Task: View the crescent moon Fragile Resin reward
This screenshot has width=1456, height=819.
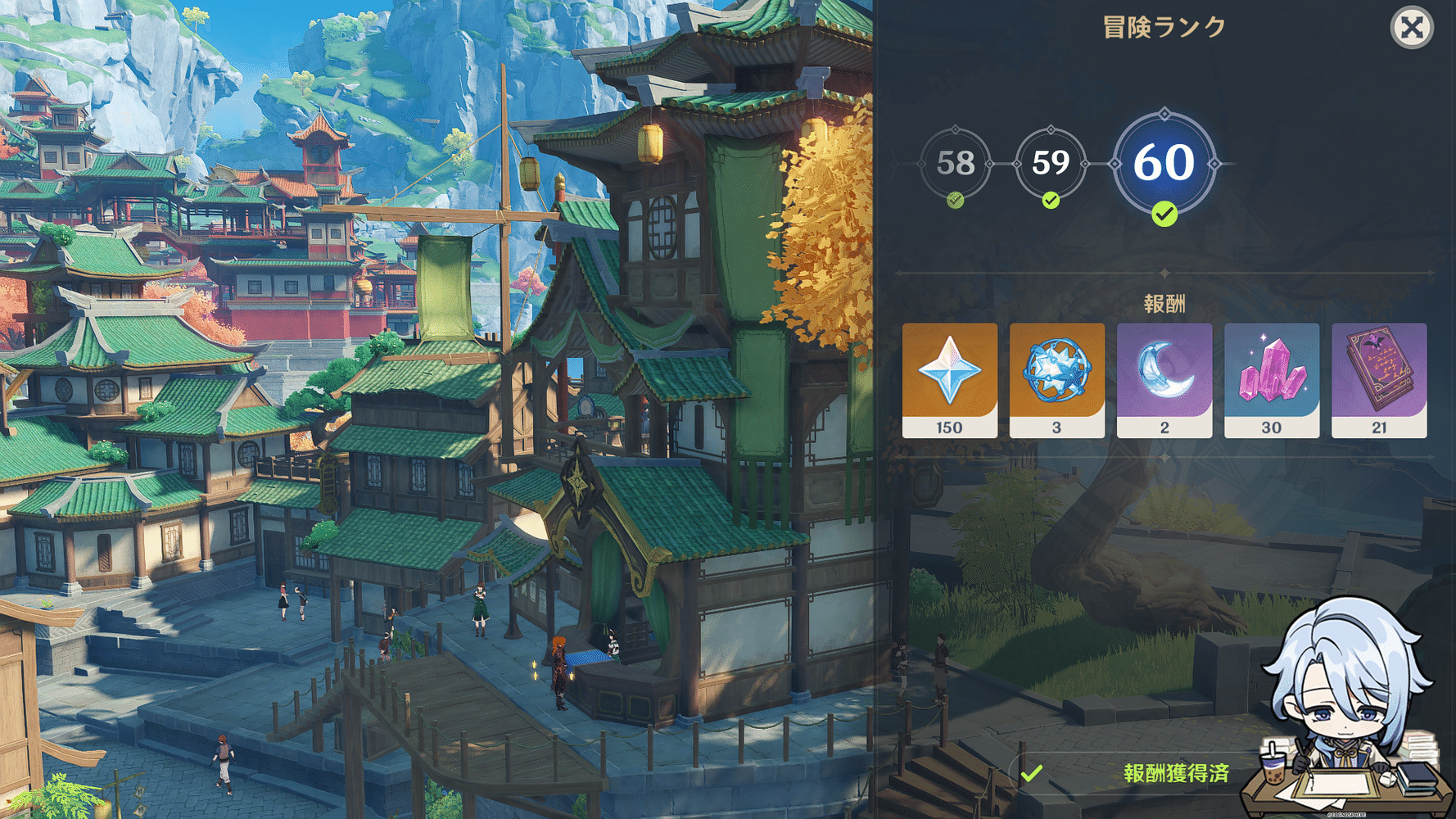Action: click(1164, 380)
